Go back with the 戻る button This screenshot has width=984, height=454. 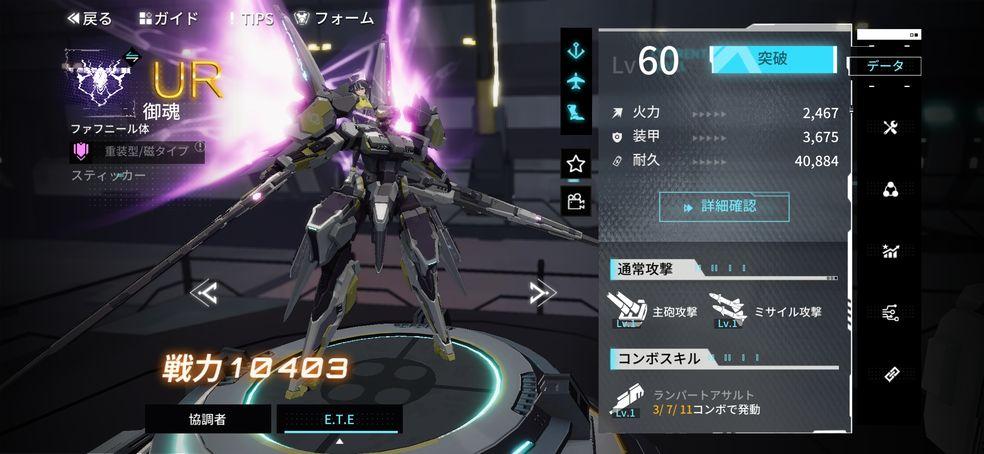89,18
